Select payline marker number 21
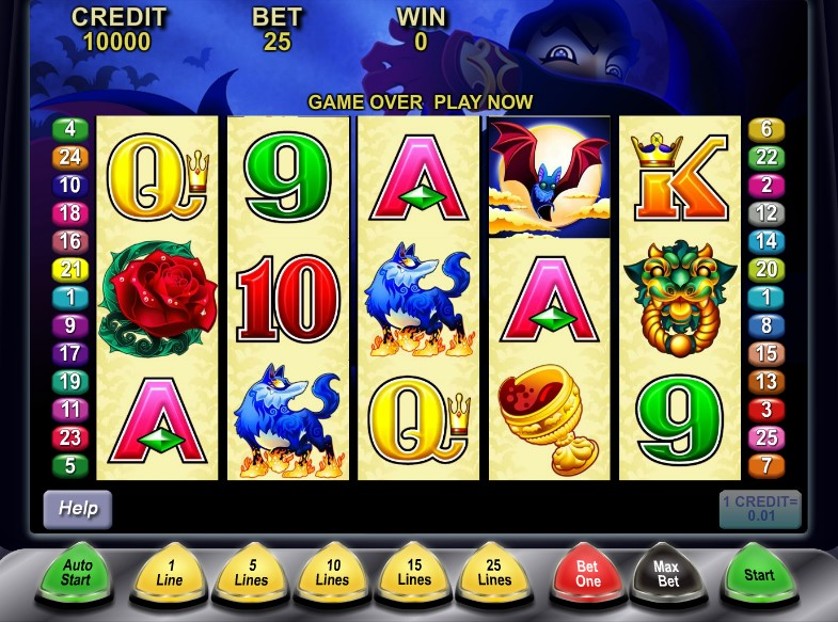 [x=70, y=269]
